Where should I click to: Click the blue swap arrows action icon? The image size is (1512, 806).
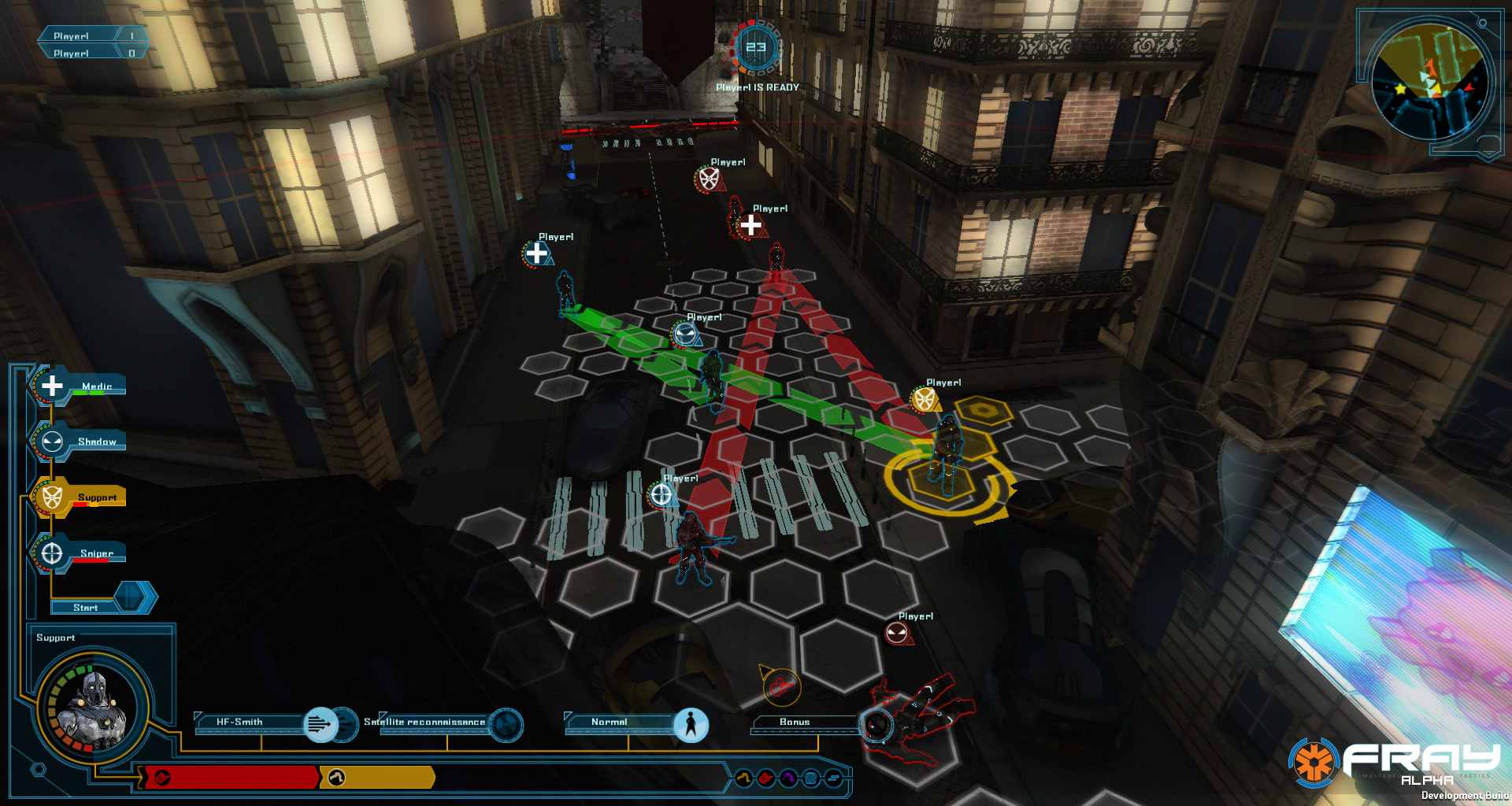click(x=834, y=778)
